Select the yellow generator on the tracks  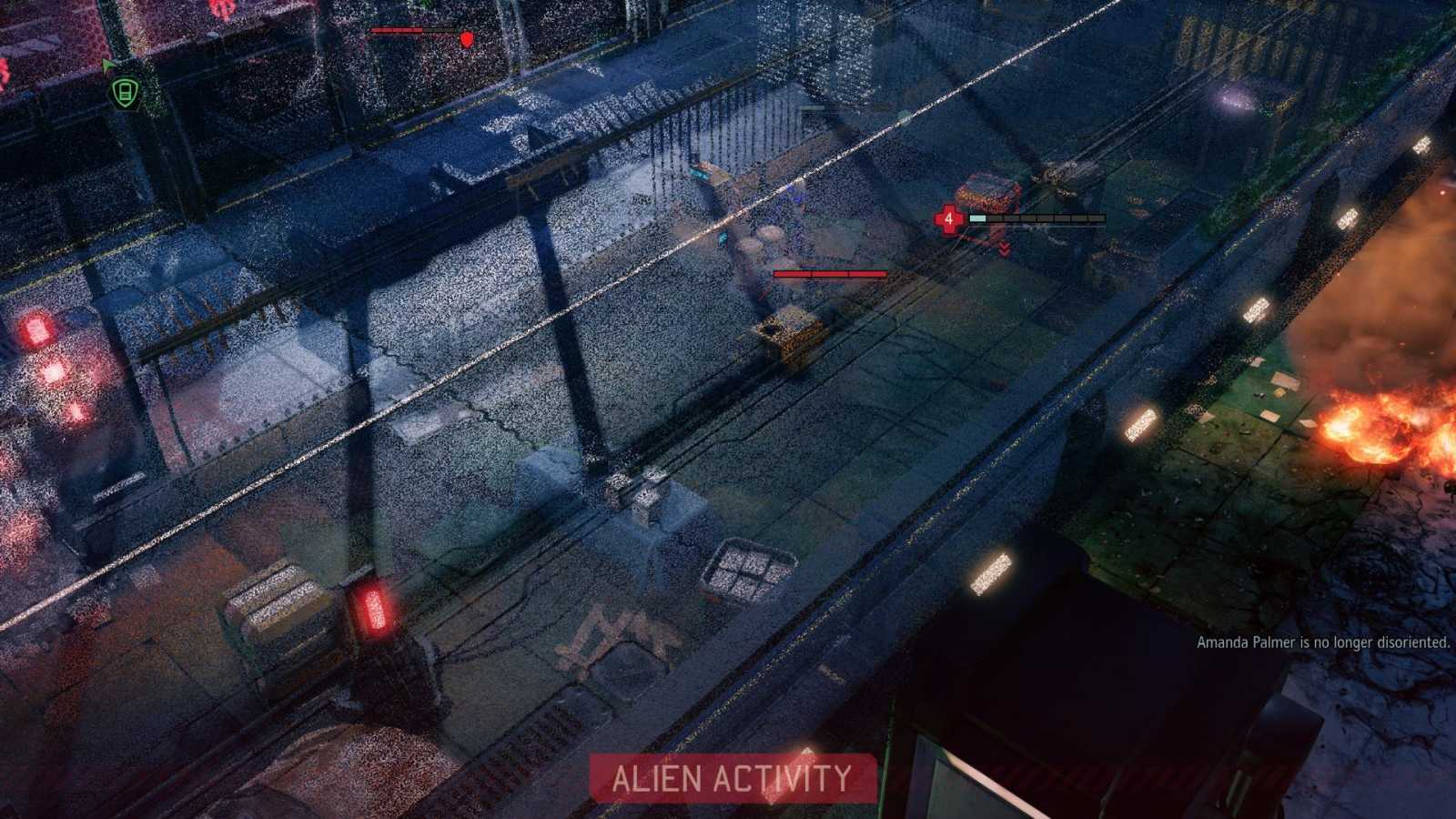point(790,337)
